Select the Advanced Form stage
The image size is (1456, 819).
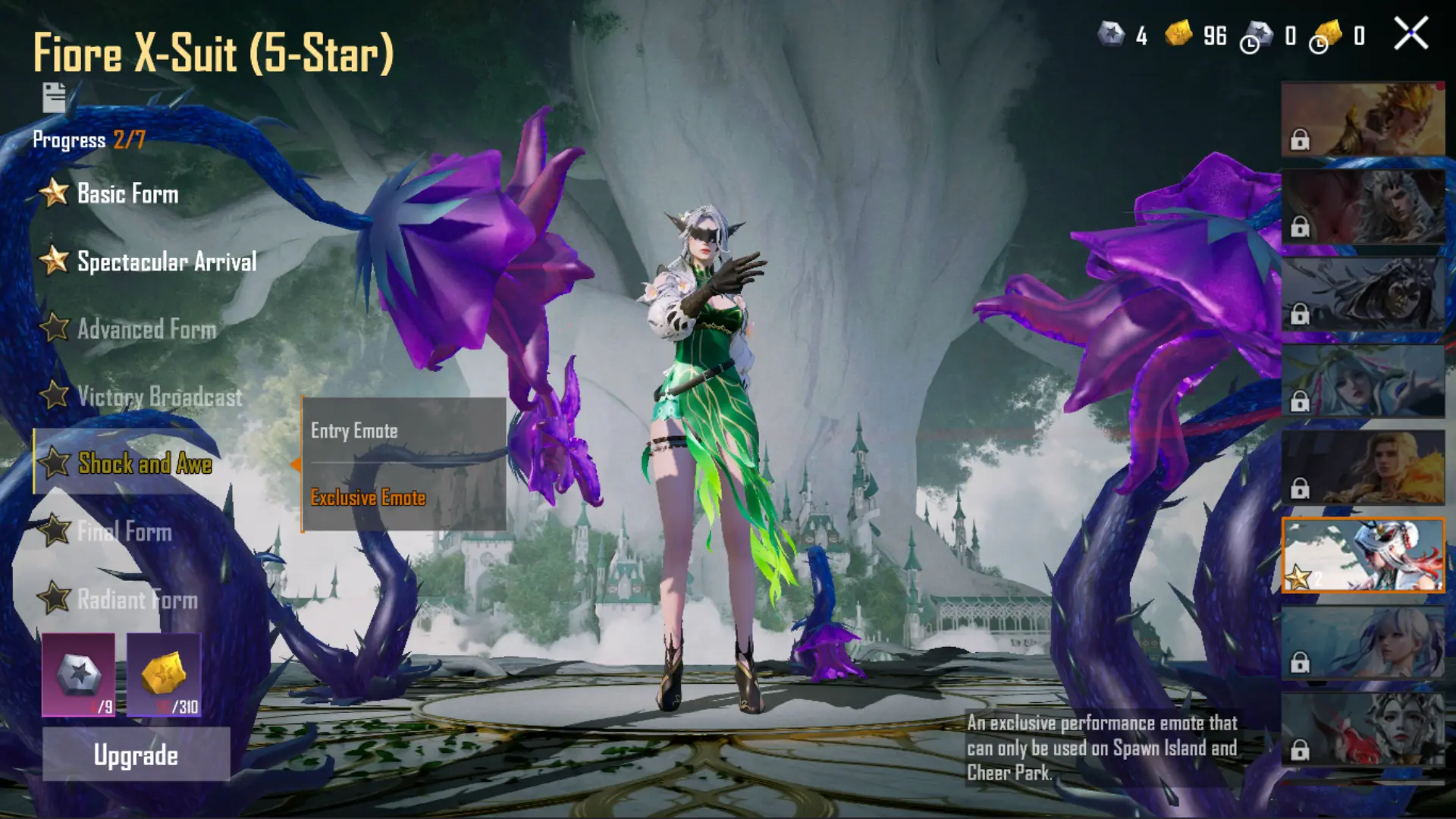coord(146,329)
